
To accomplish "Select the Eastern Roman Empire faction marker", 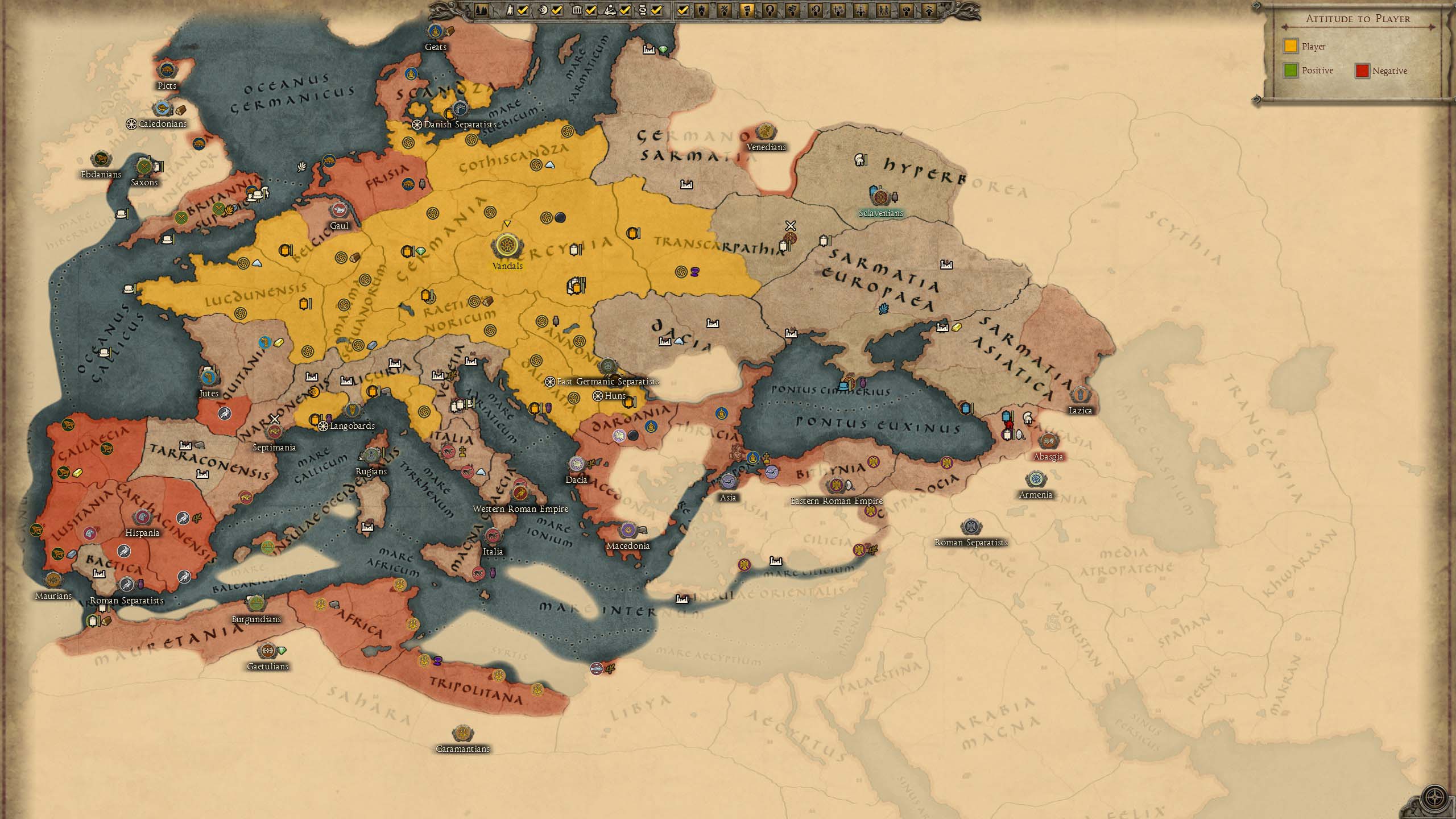I will coord(835,486).
